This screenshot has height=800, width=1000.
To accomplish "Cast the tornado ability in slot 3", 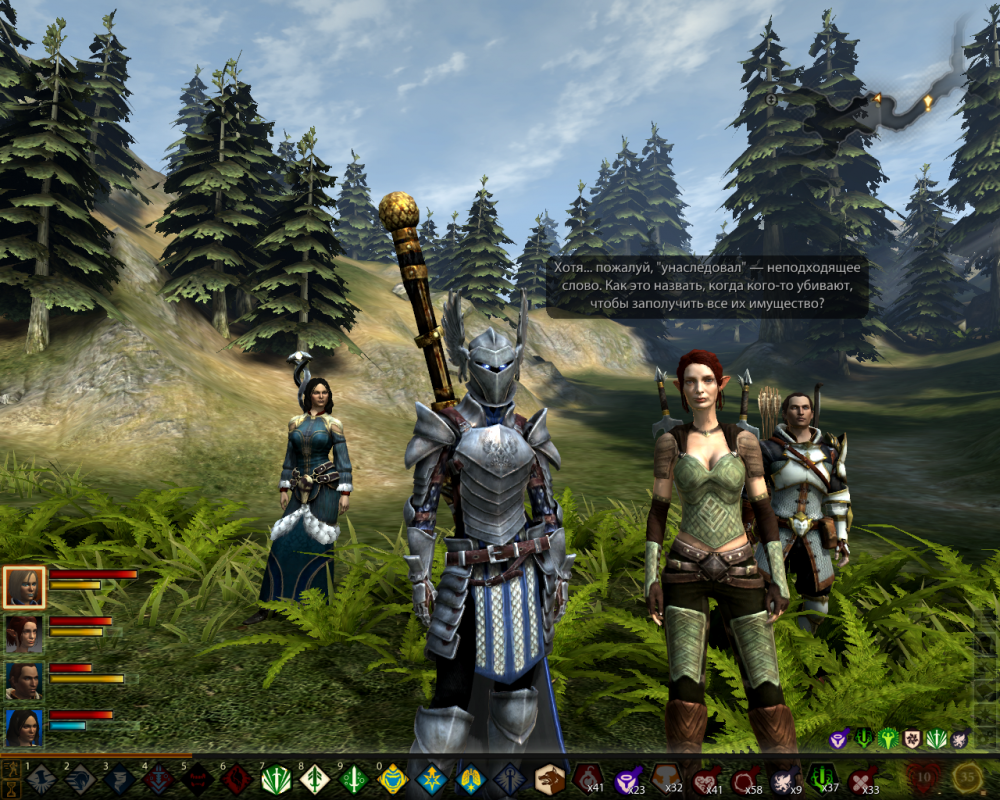I will 118,779.
